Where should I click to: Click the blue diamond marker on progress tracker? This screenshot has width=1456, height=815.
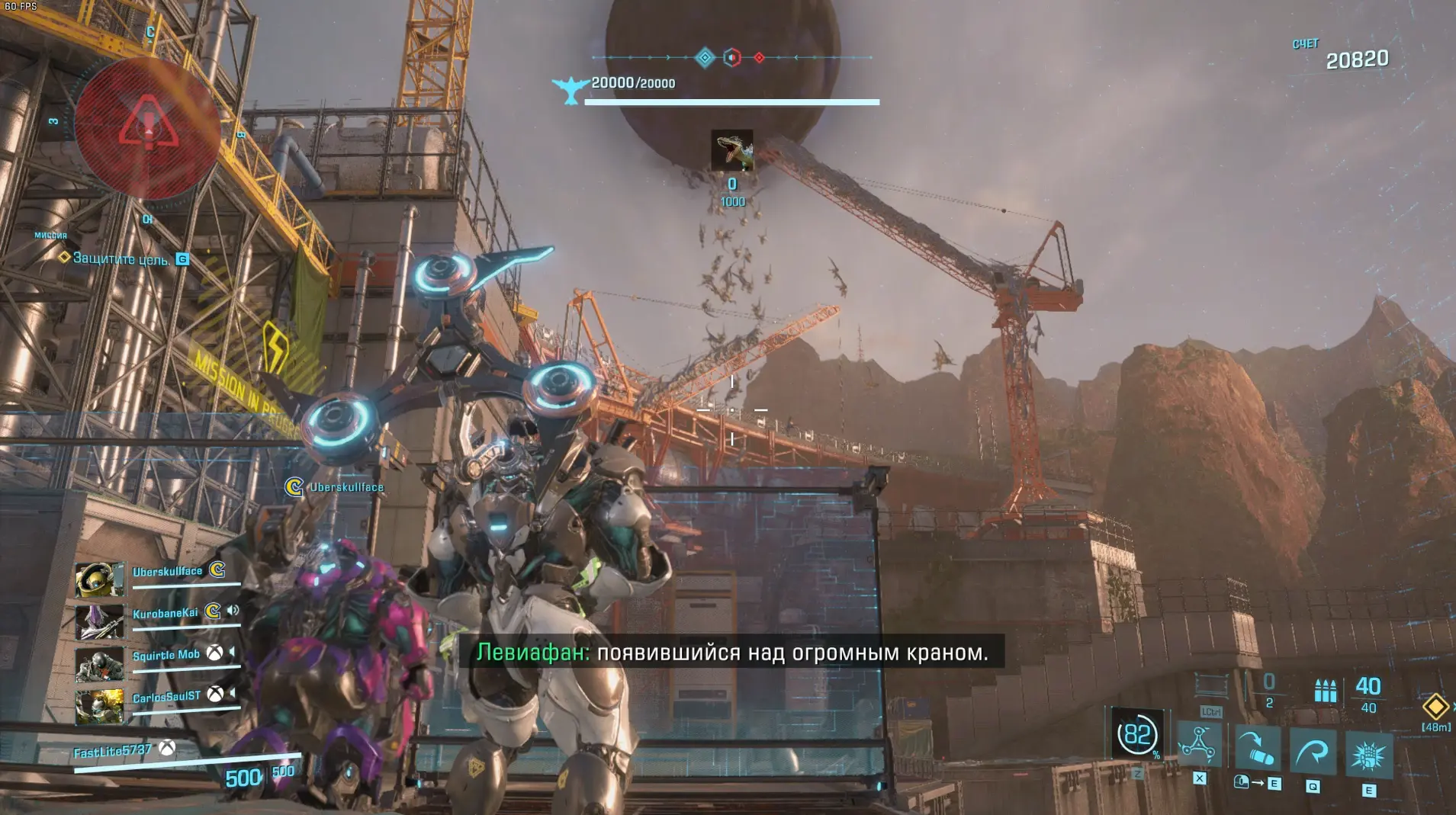(705, 57)
